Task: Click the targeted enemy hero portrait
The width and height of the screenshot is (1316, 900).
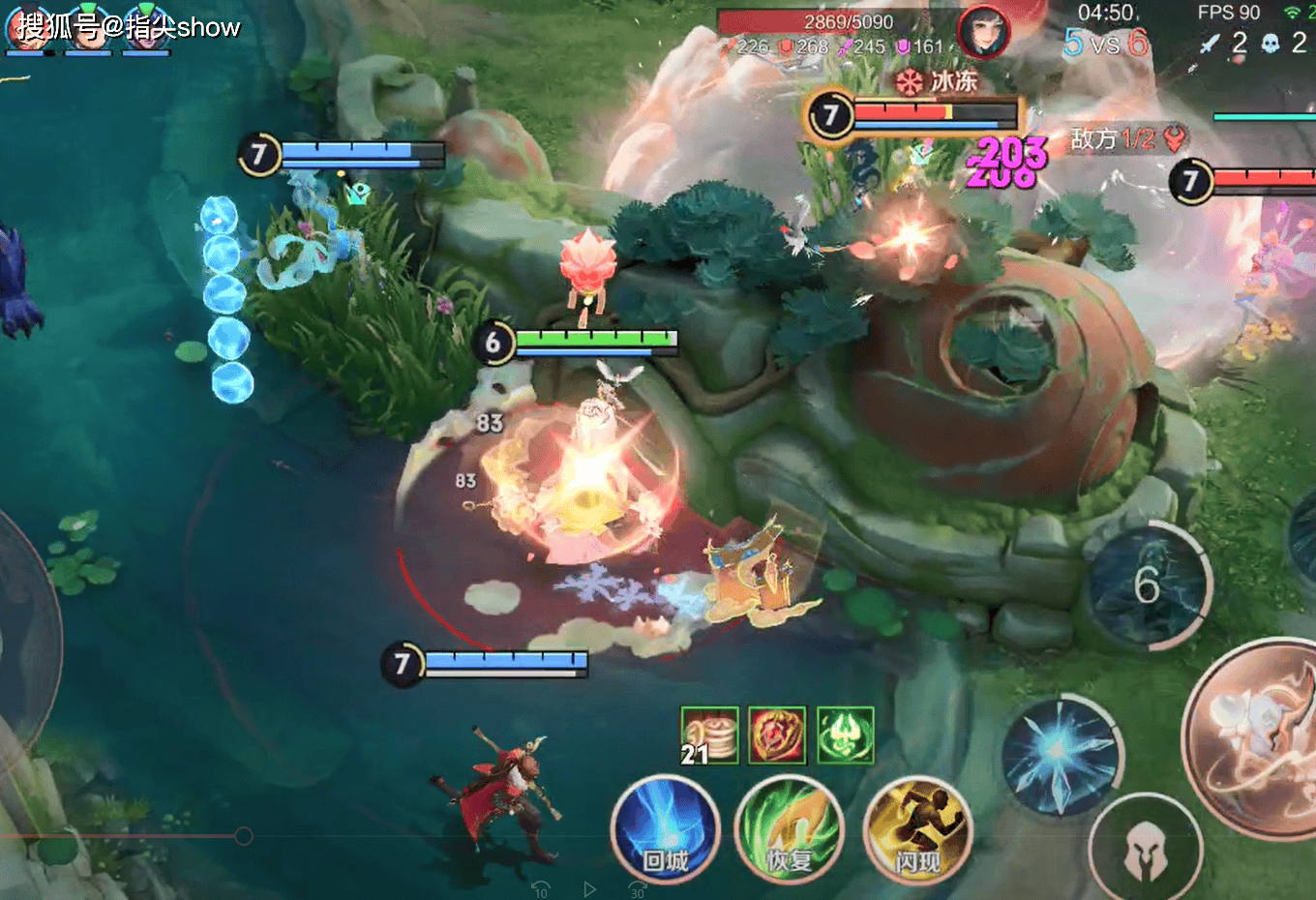Action: pyautogui.click(x=983, y=31)
